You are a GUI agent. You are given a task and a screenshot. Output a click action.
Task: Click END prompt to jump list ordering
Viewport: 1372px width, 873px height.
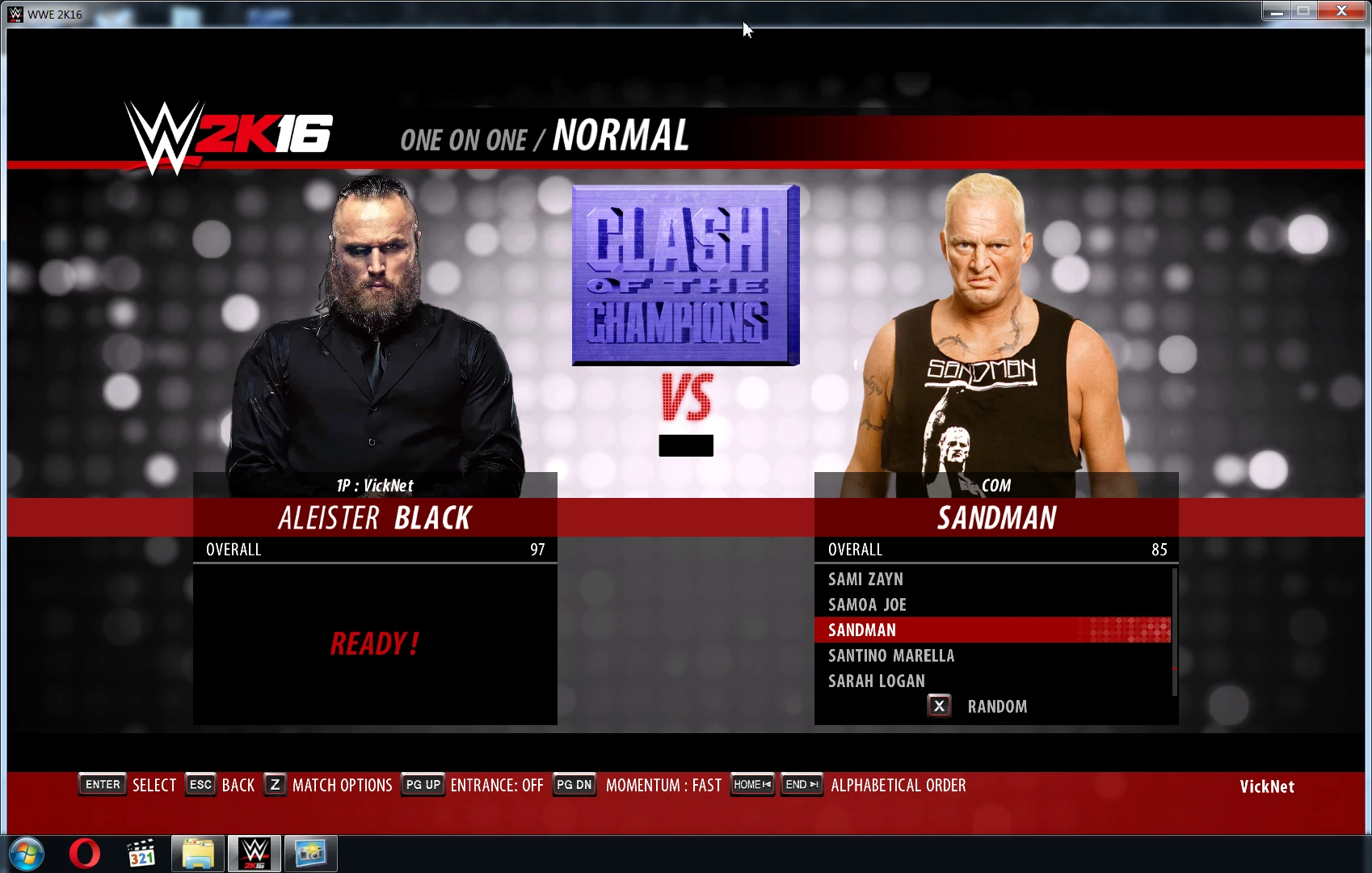801,784
